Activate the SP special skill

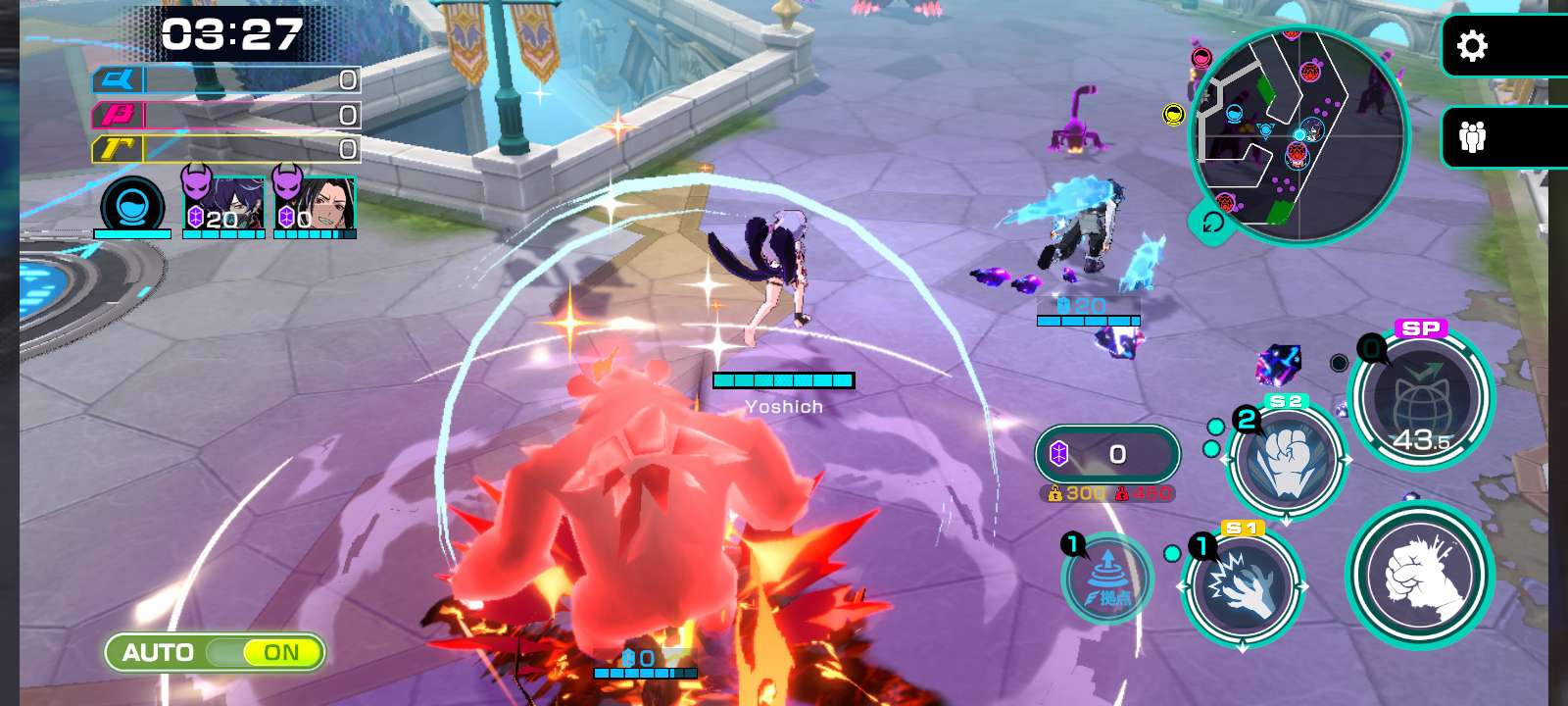(x=1421, y=399)
